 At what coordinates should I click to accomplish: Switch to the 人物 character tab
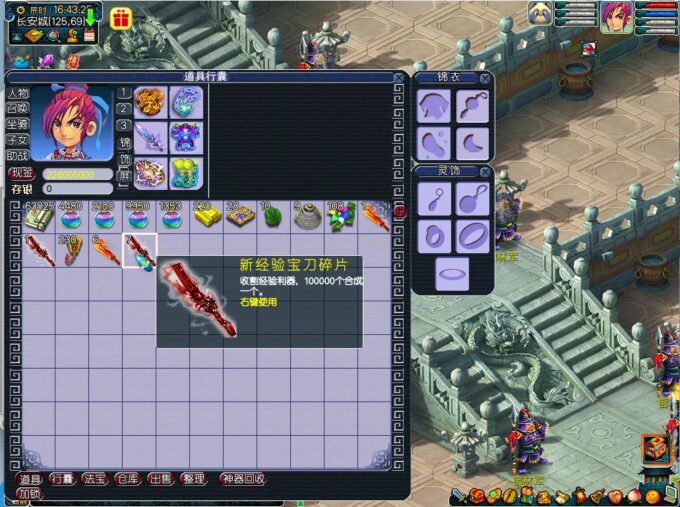pyautogui.click(x=17, y=93)
